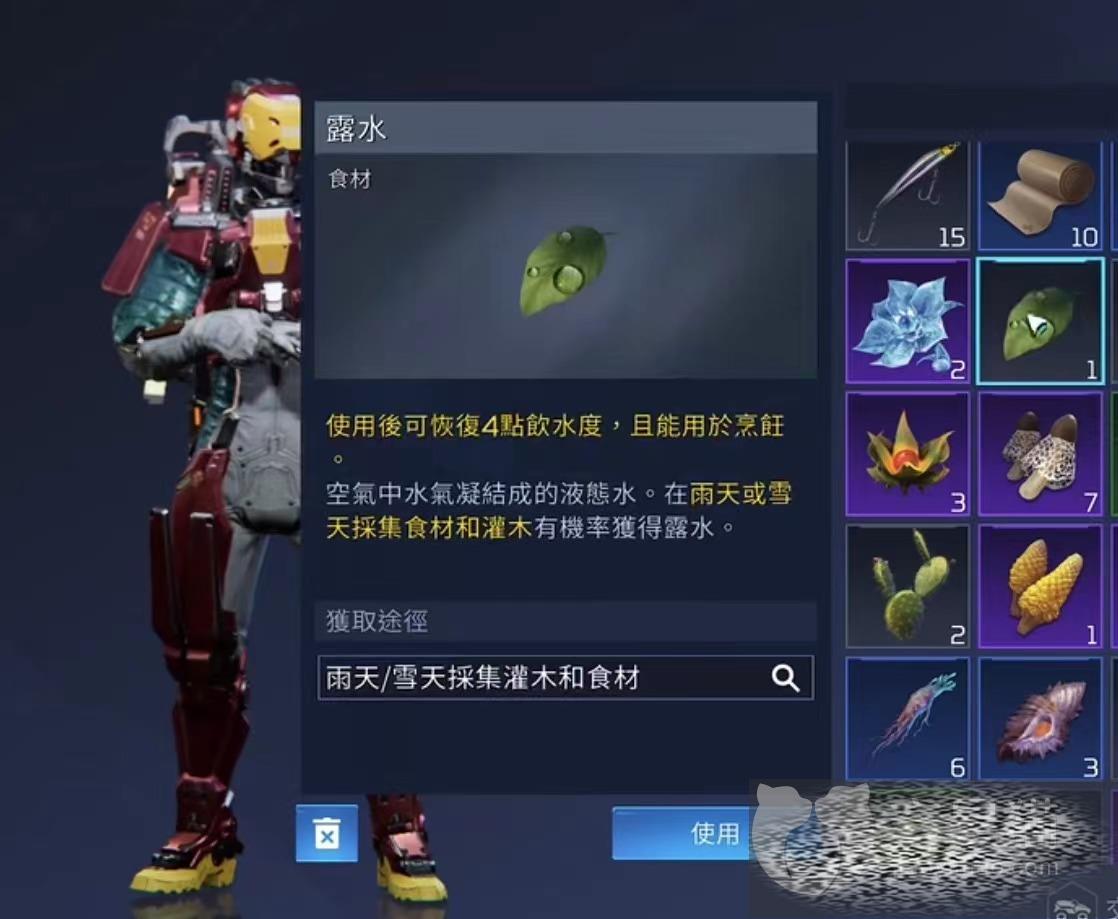
Task: Select the fishing lure slot
Action: (x=907, y=196)
